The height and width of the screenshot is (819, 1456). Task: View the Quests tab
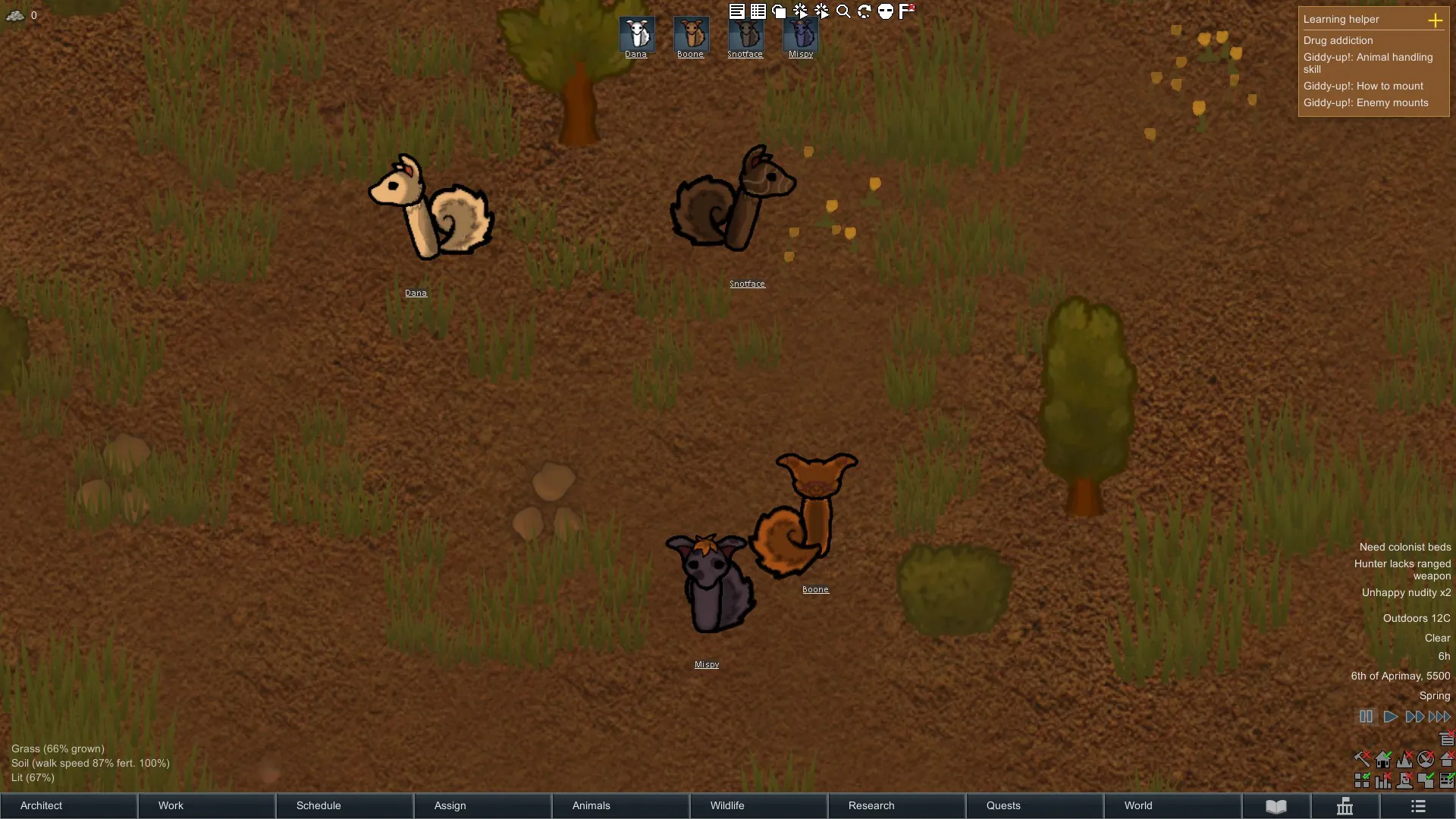coord(1034,805)
